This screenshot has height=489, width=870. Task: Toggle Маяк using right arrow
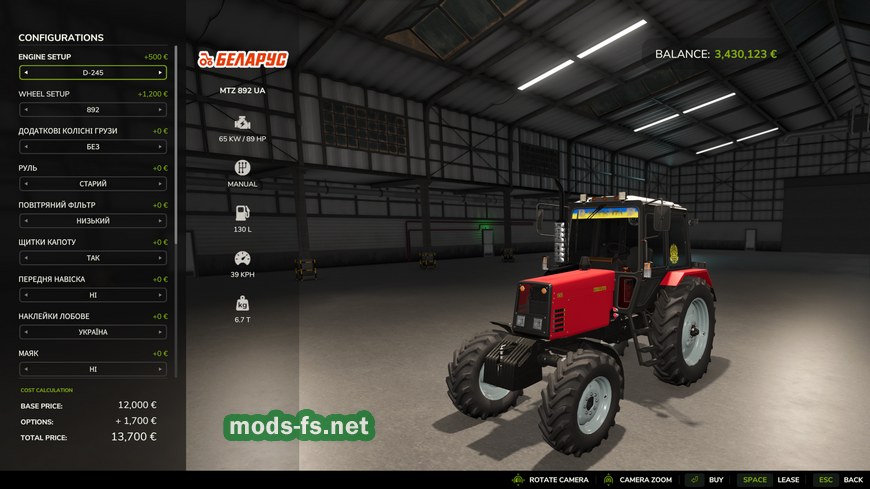point(160,369)
